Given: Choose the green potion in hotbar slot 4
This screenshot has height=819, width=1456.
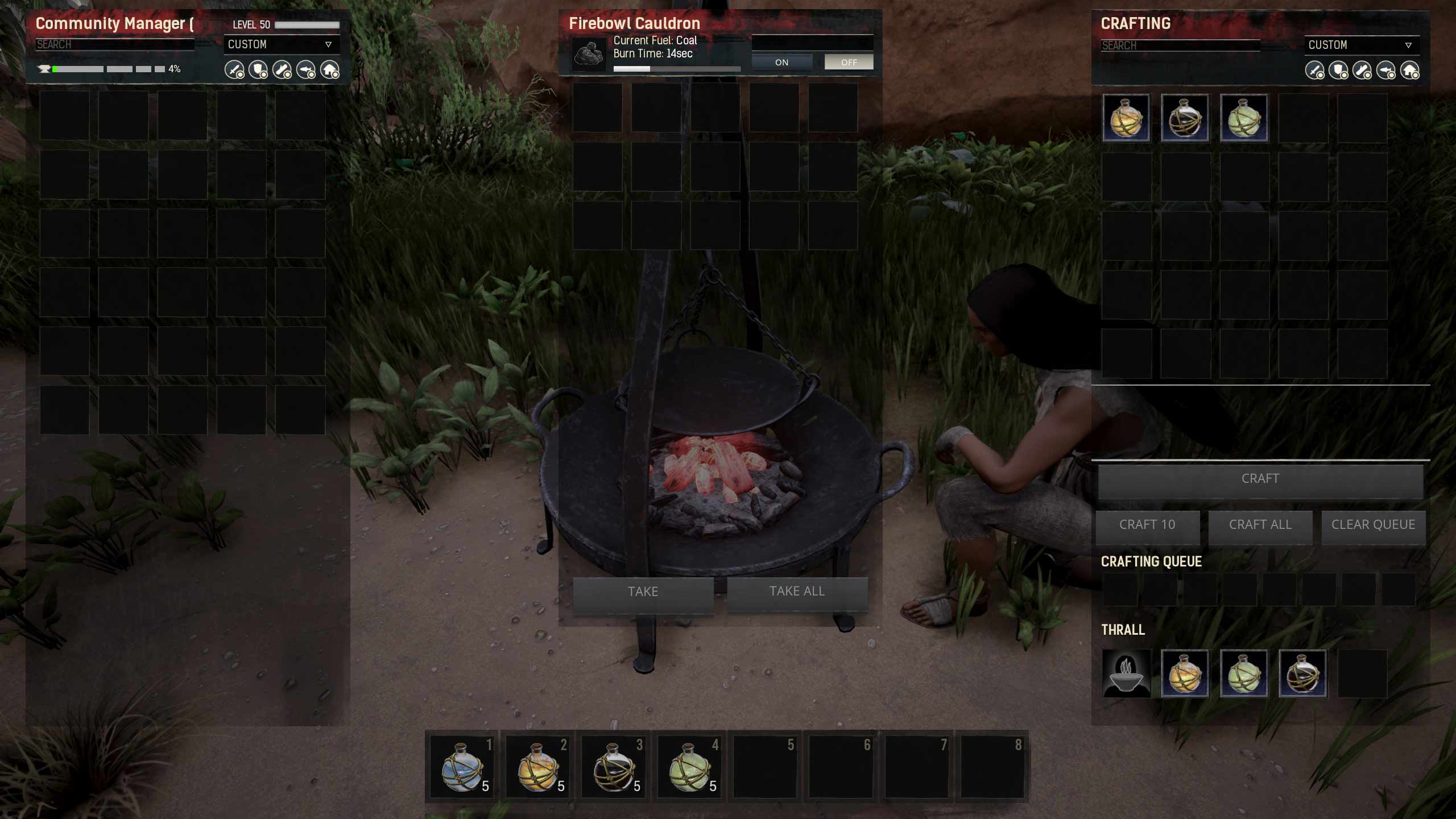Looking at the screenshot, I should pyautogui.click(x=689, y=767).
